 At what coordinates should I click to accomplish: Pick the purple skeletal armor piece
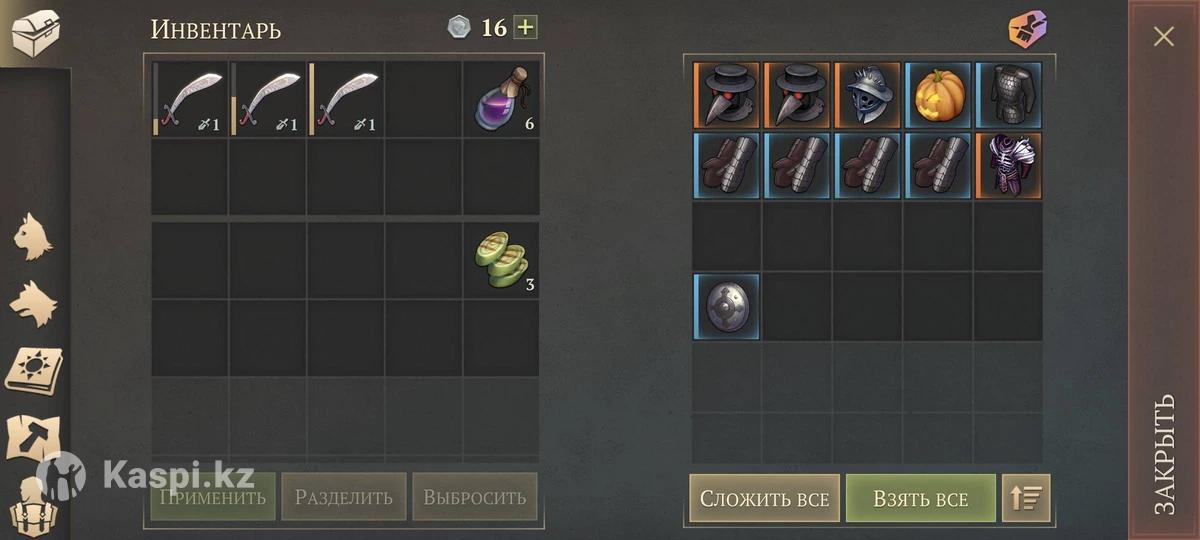pos(1008,166)
